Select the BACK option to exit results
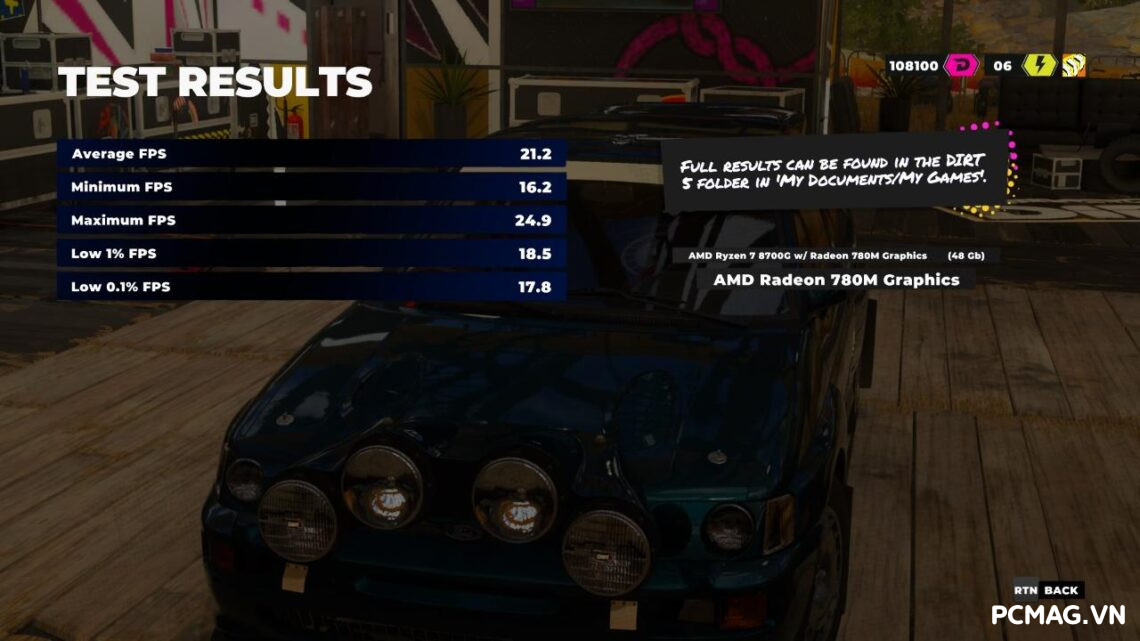The image size is (1140, 641). (x=1059, y=590)
